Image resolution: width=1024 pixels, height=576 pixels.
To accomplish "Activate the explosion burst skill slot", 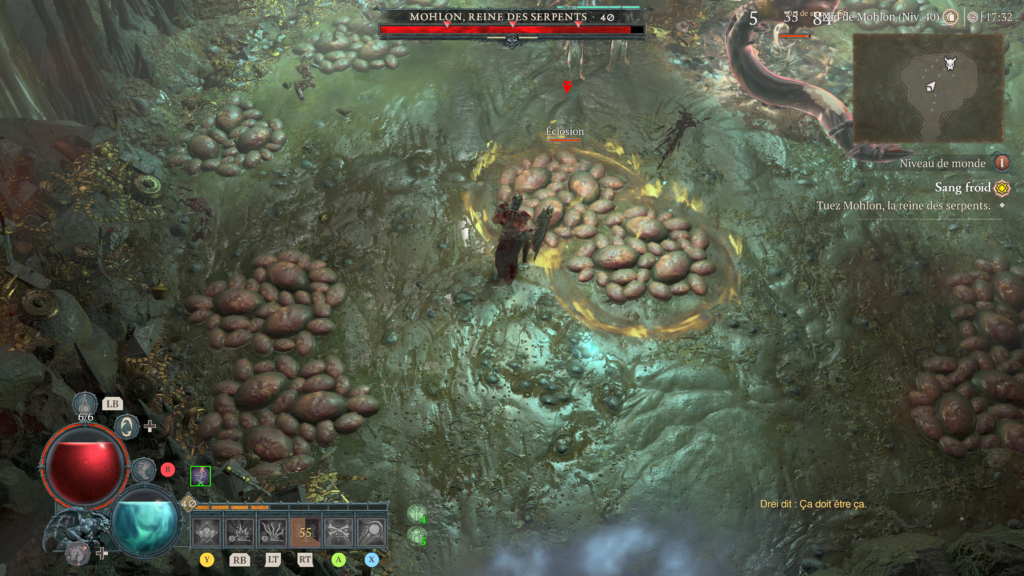I will point(240,533).
